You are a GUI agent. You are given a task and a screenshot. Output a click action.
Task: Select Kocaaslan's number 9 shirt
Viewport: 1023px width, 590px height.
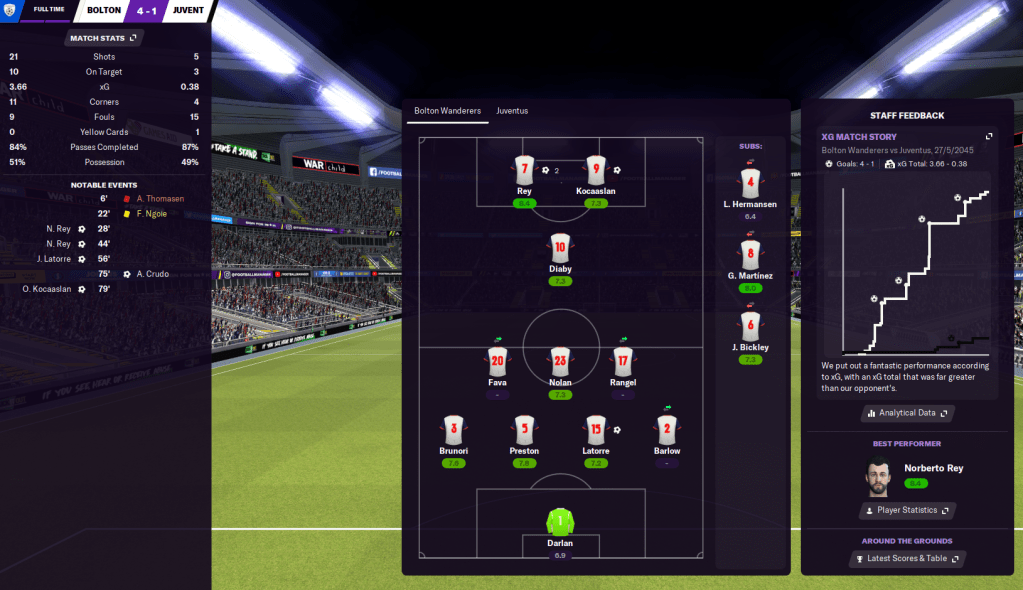596,170
